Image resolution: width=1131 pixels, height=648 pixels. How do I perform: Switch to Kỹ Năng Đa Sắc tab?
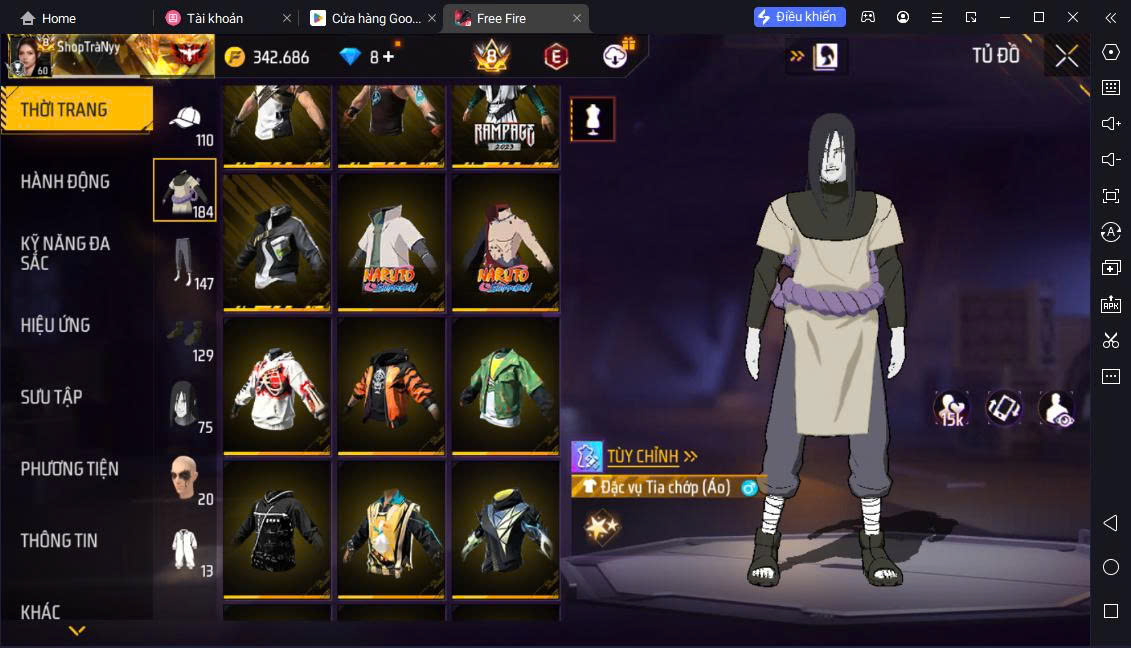(65, 253)
